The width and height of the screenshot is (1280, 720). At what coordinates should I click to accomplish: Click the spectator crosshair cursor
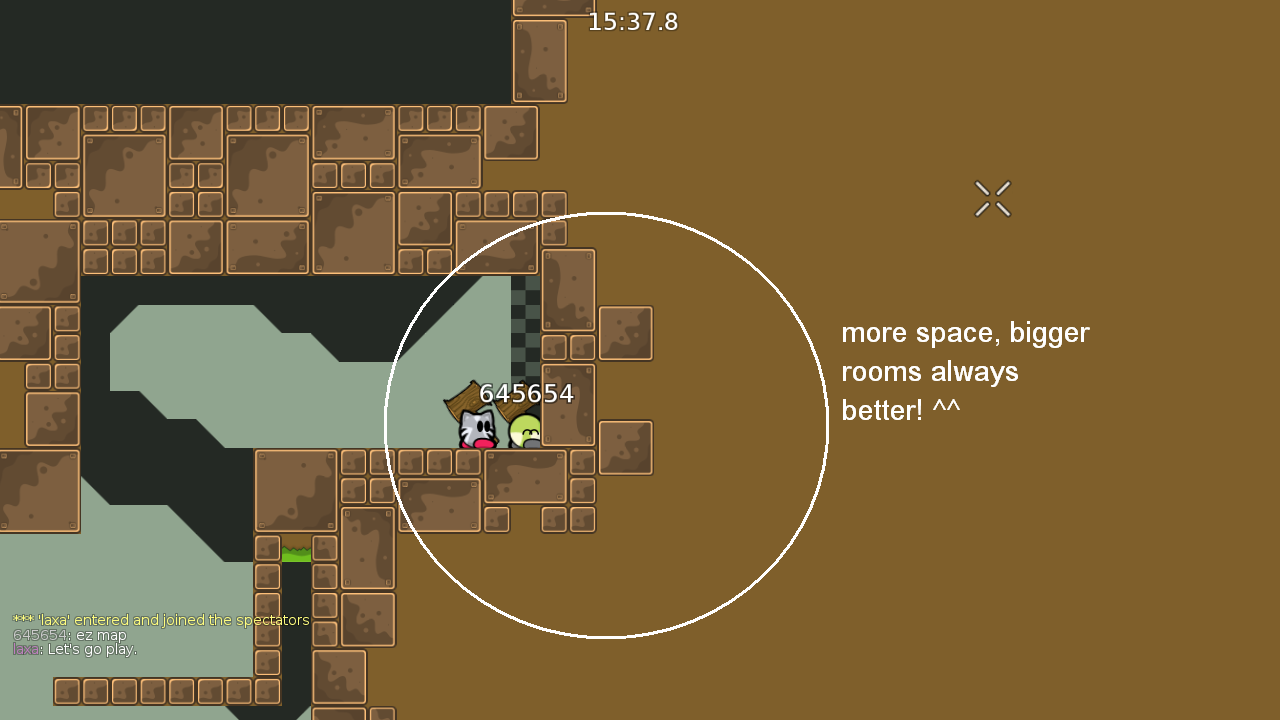992,198
